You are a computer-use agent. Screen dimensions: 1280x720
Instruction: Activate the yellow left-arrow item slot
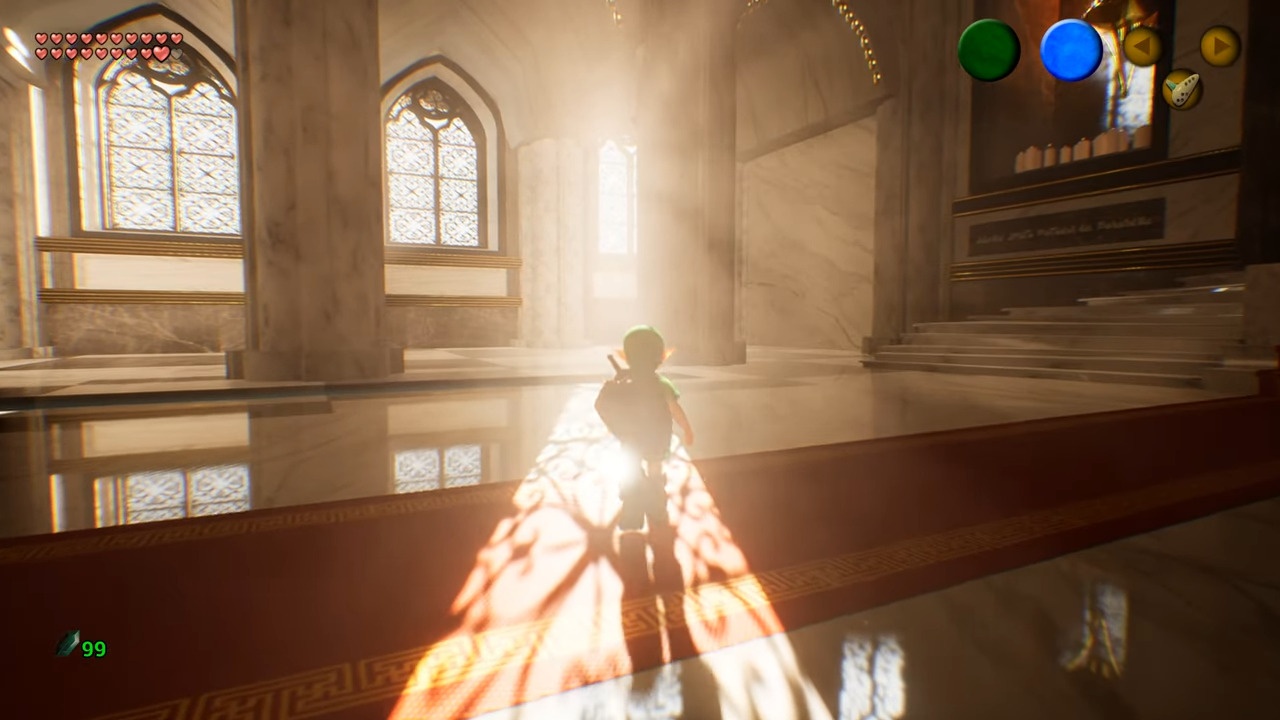coord(1142,46)
